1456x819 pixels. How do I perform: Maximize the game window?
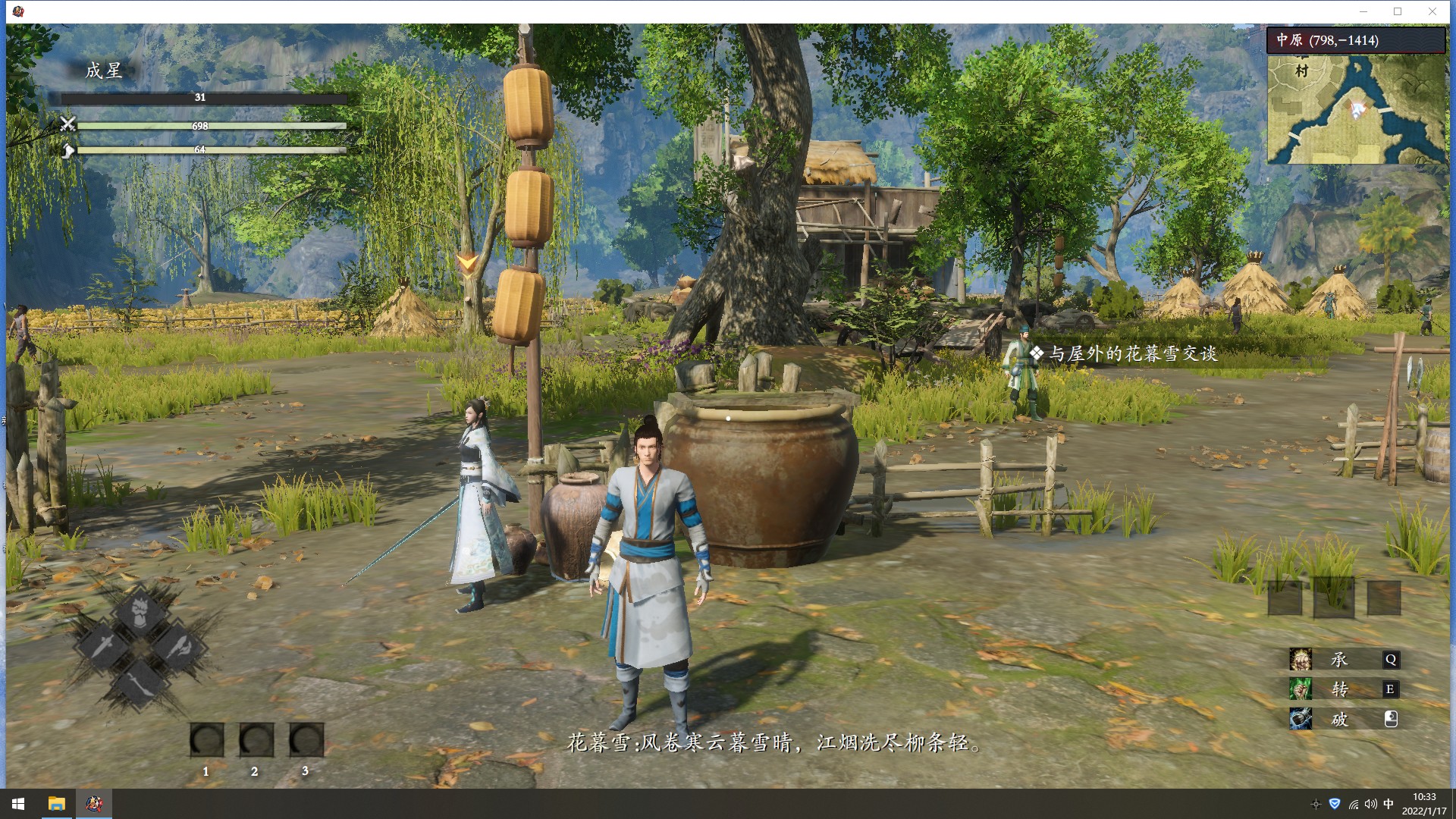click(1398, 11)
